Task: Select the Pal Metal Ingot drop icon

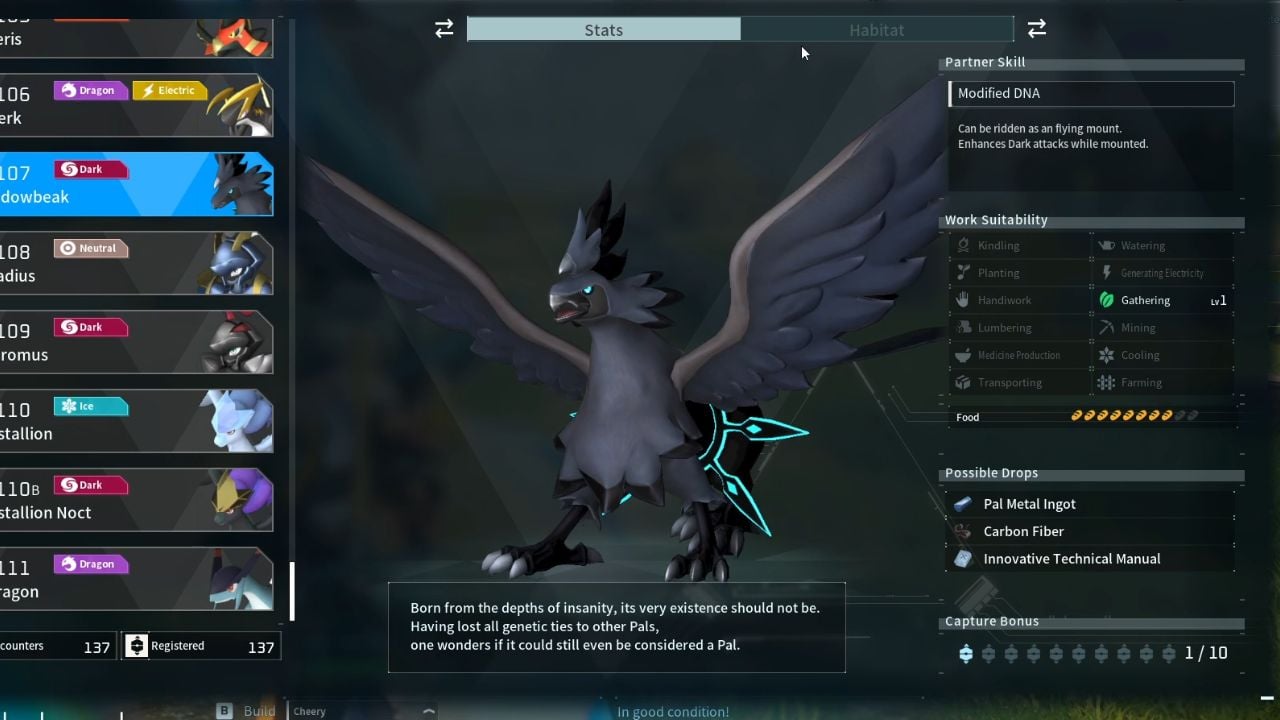Action: coord(963,503)
